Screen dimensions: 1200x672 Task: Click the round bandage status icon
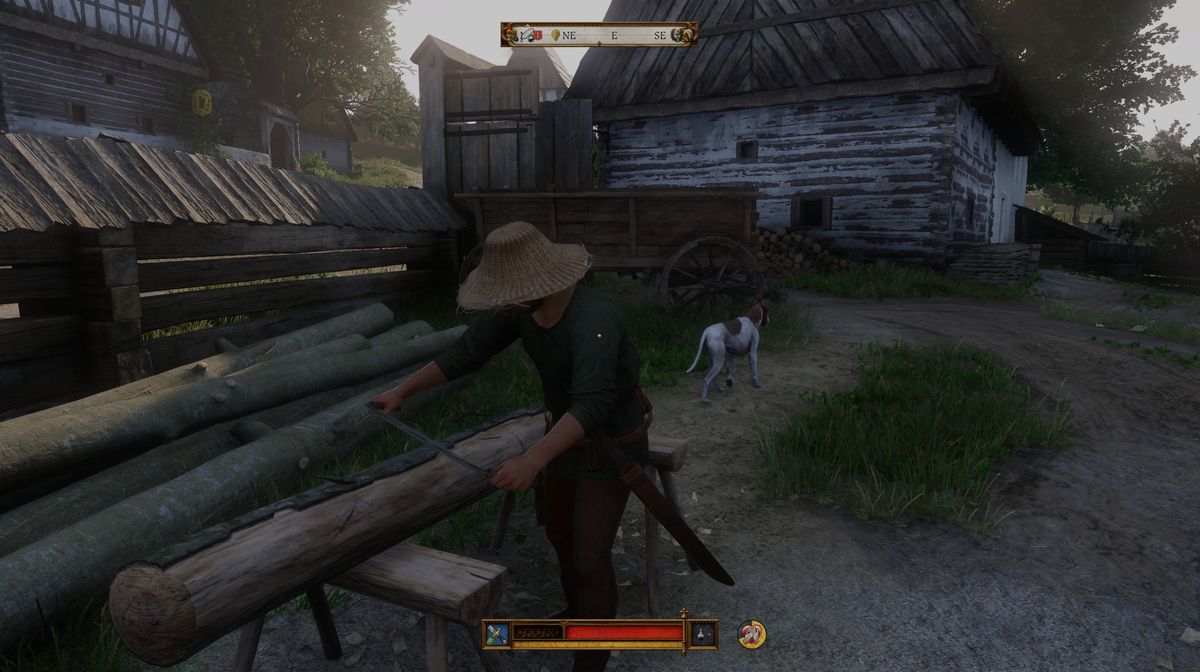pyautogui.click(x=751, y=633)
